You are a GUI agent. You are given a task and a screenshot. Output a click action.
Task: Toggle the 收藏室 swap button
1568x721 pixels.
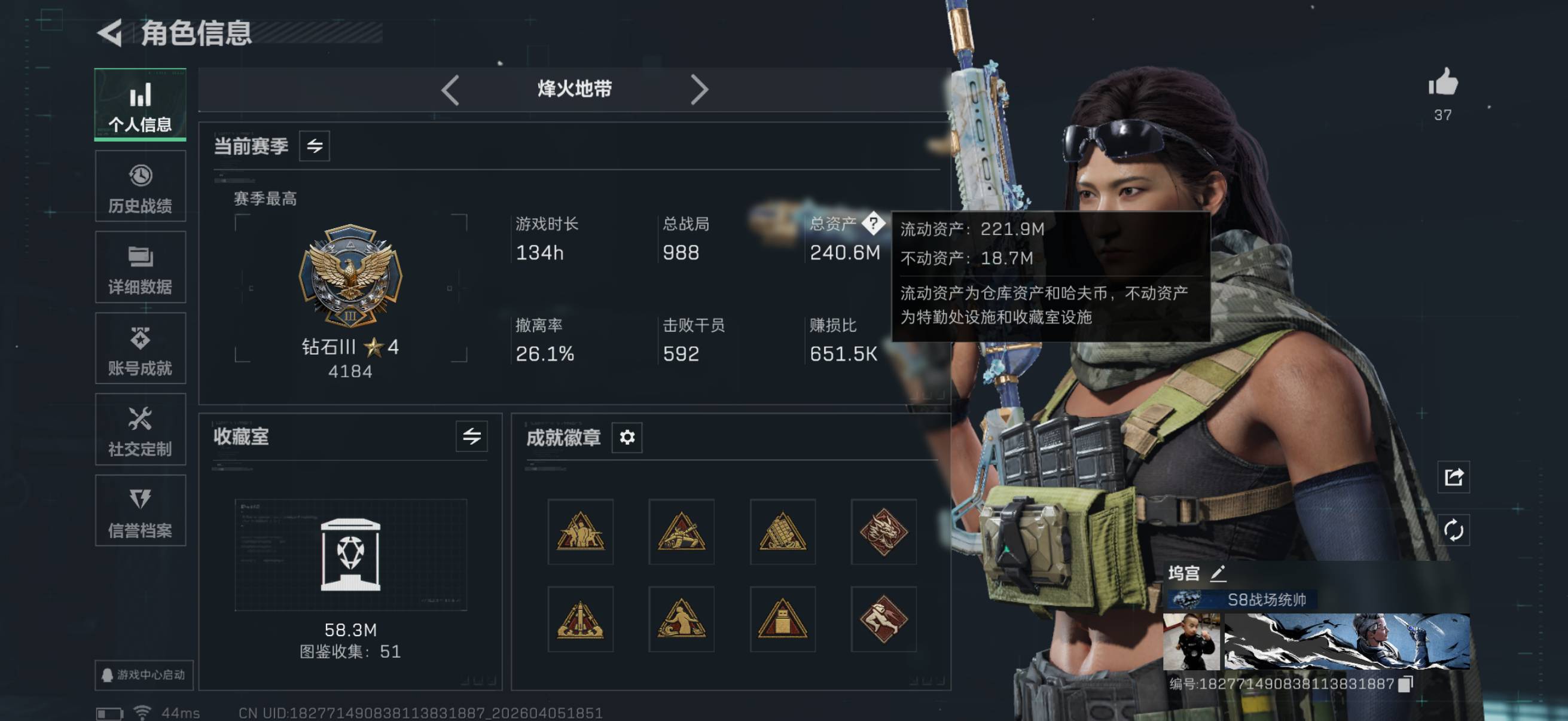(471, 436)
